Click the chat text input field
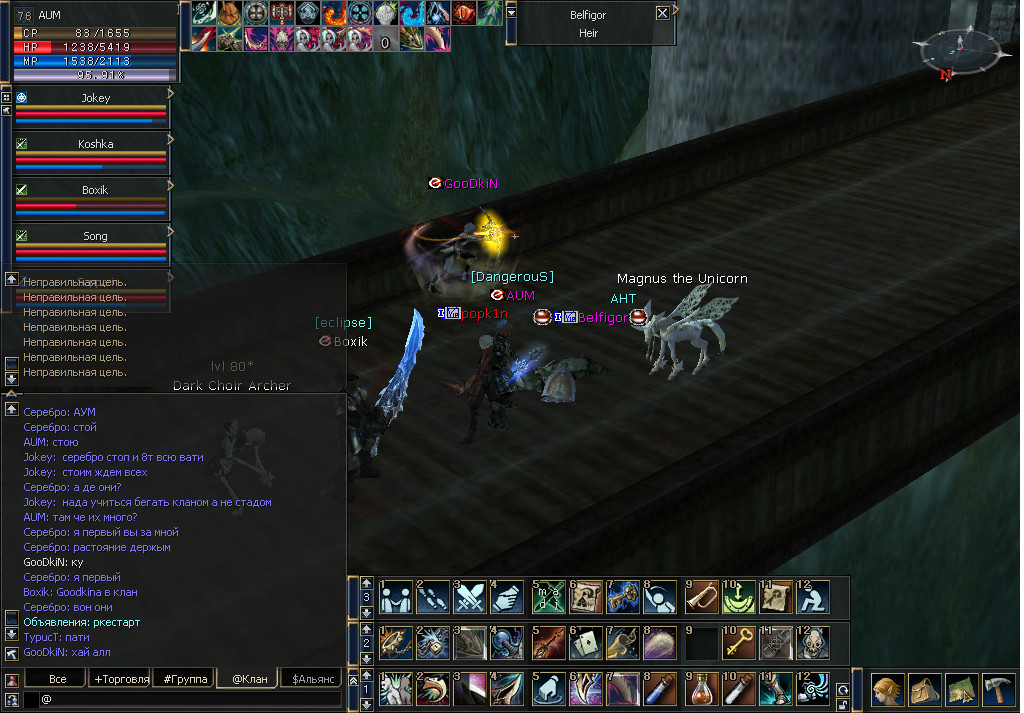 (190, 699)
